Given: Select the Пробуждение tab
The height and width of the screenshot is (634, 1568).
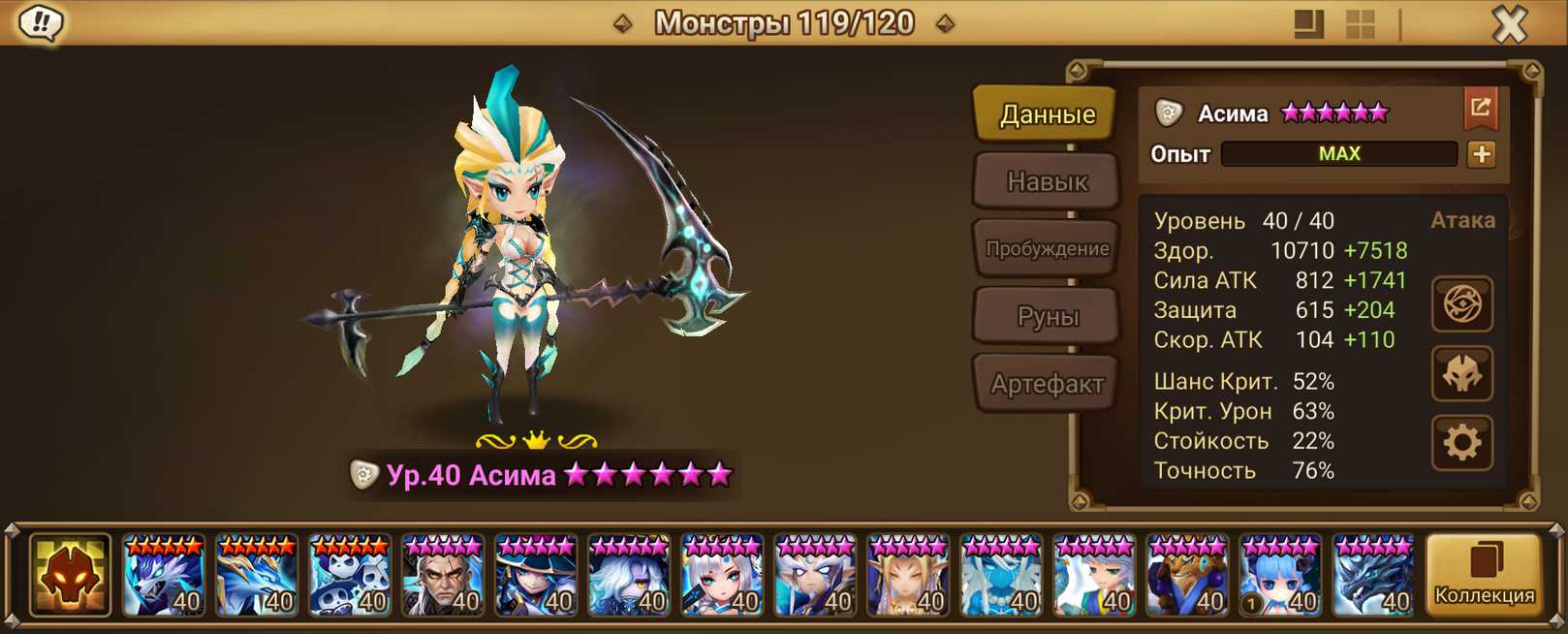Looking at the screenshot, I should tap(1047, 248).
